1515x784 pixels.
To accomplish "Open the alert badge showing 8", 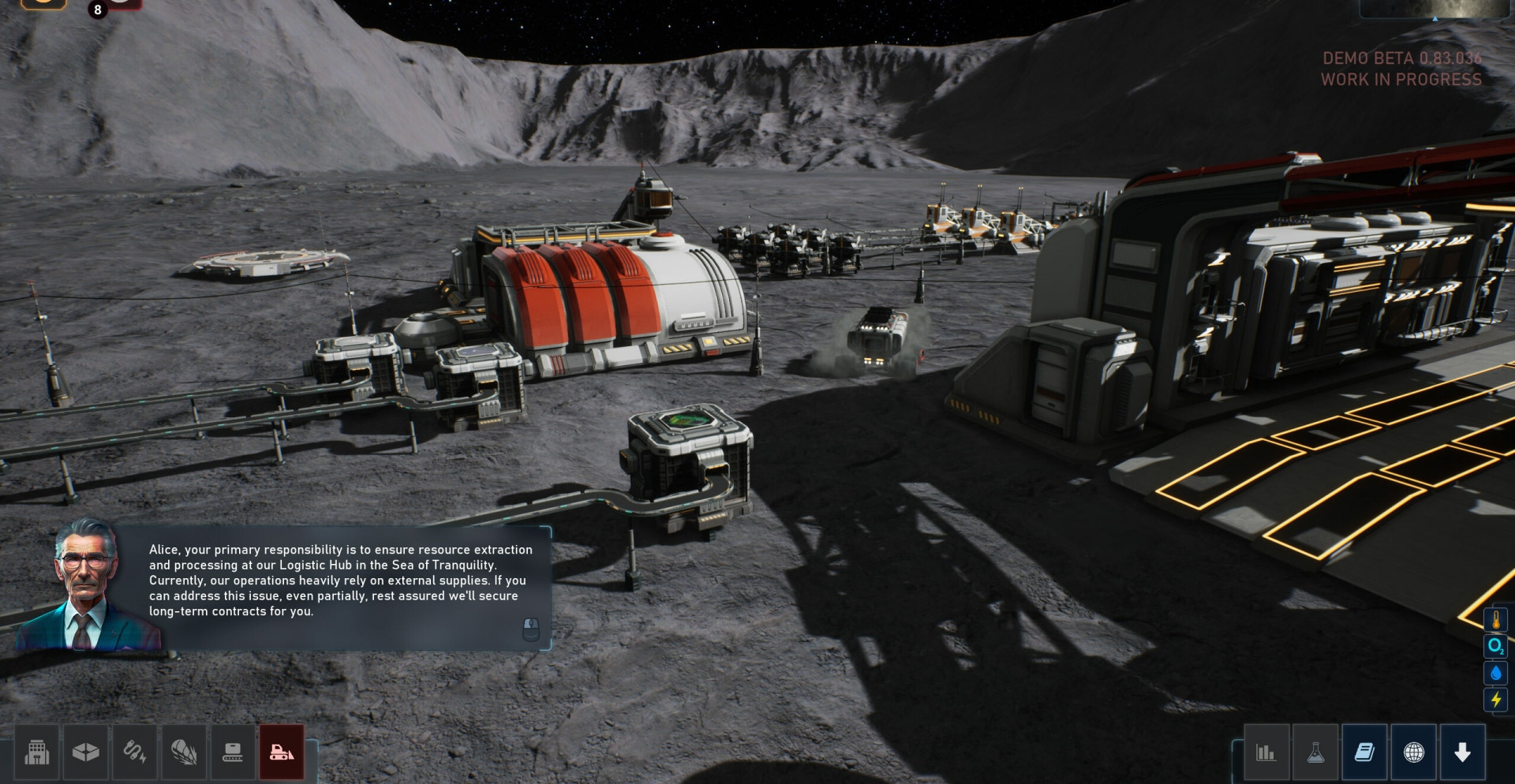I will (x=98, y=9).
